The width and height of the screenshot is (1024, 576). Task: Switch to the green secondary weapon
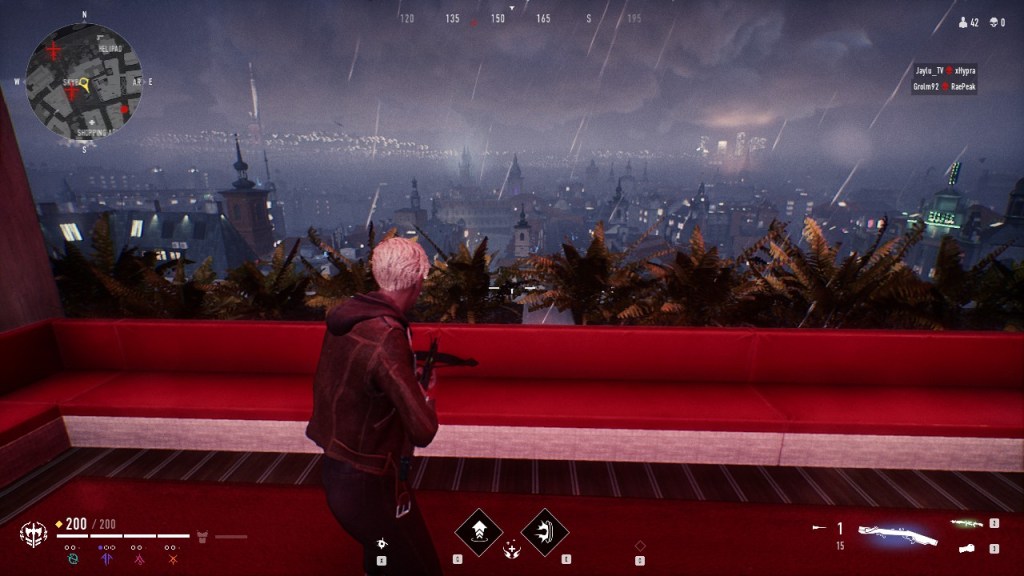coord(966,523)
